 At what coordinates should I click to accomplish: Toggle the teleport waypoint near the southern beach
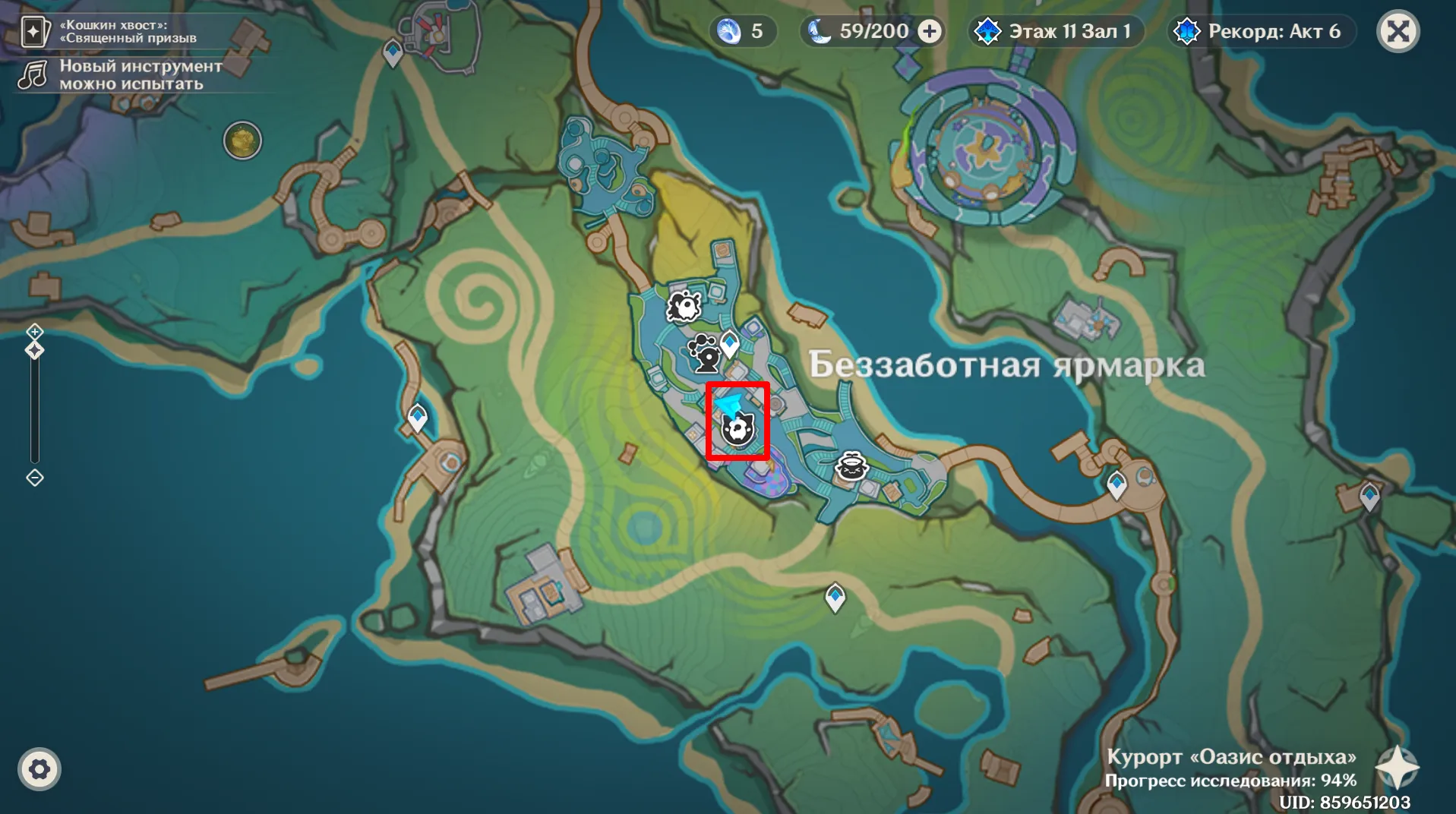tap(834, 598)
